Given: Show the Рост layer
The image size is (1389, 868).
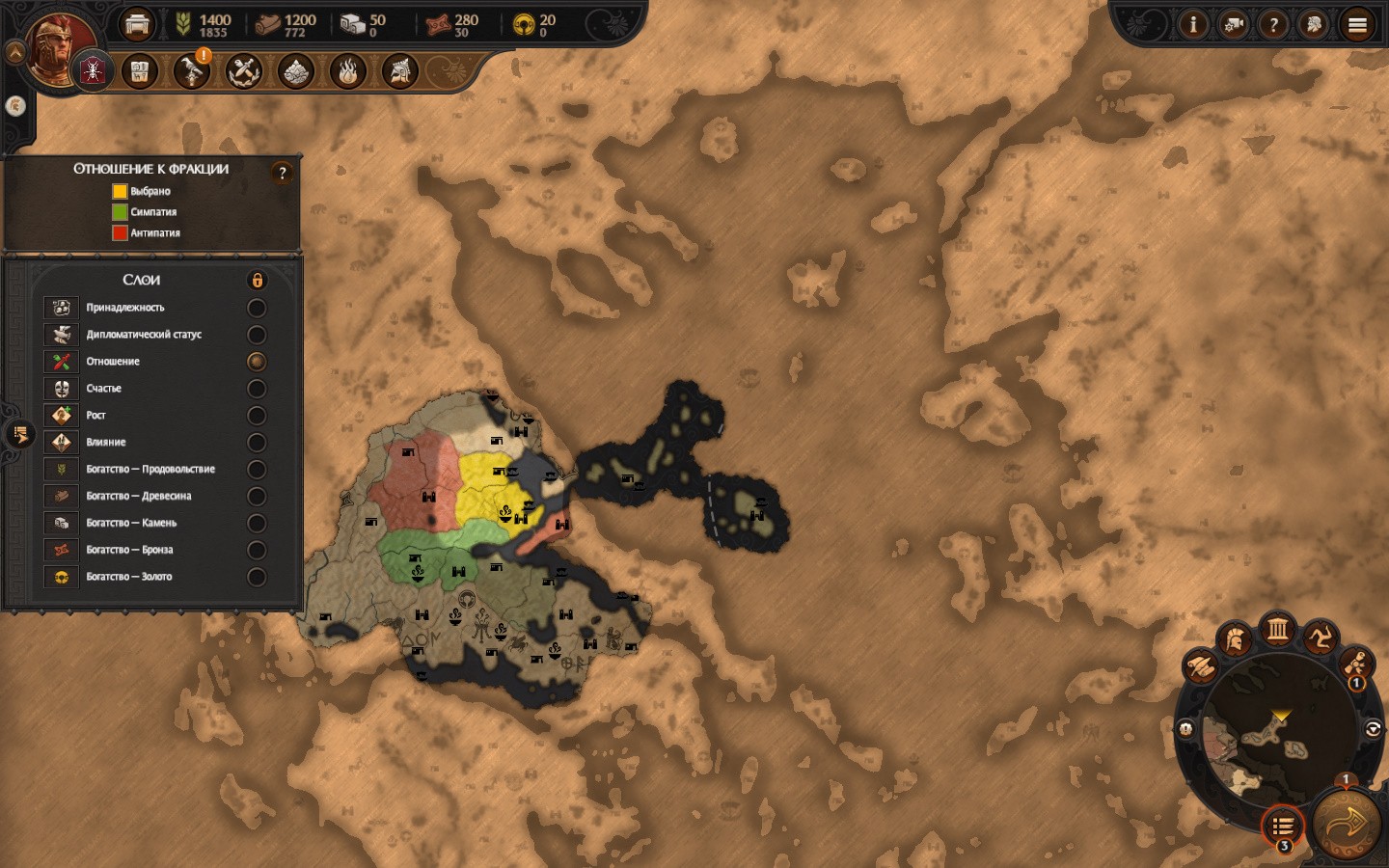Looking at the screenshot, I should [257, 416].
